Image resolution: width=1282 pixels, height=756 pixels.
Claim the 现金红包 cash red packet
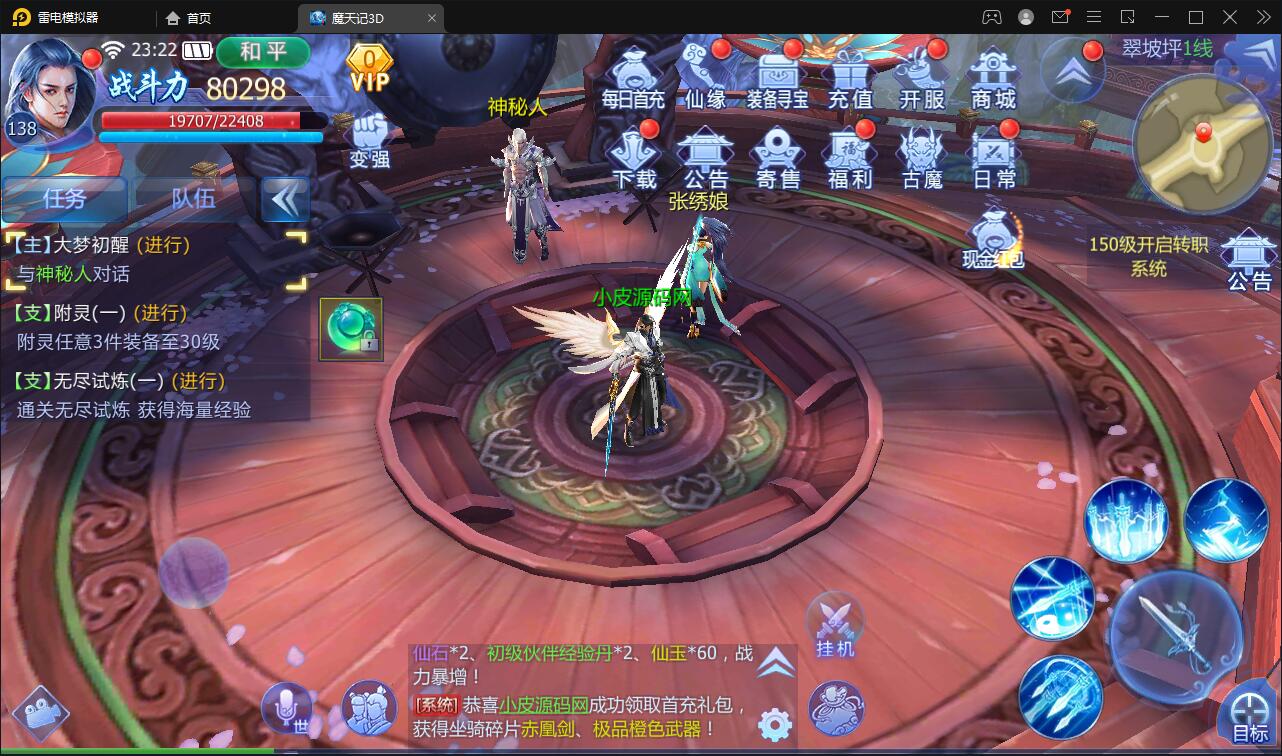(993, 240)
